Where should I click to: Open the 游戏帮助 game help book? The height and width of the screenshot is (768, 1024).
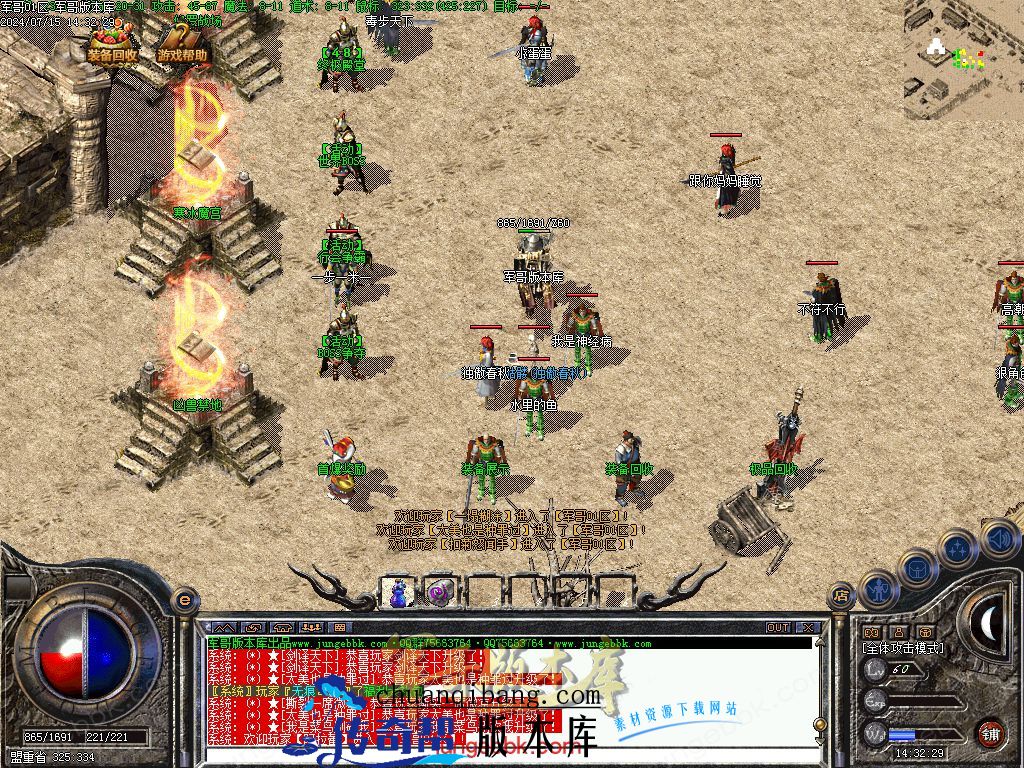[183, 46]
